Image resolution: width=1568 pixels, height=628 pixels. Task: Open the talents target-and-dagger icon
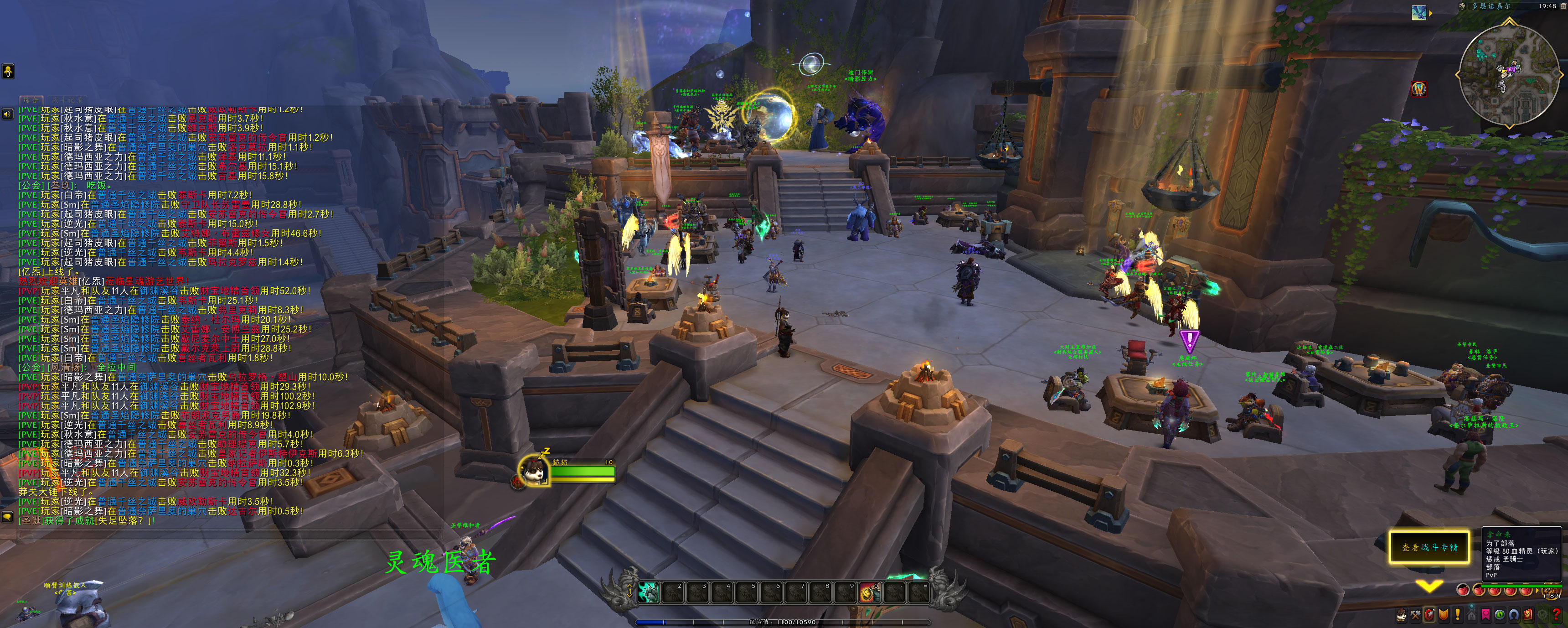(1429, 615)
